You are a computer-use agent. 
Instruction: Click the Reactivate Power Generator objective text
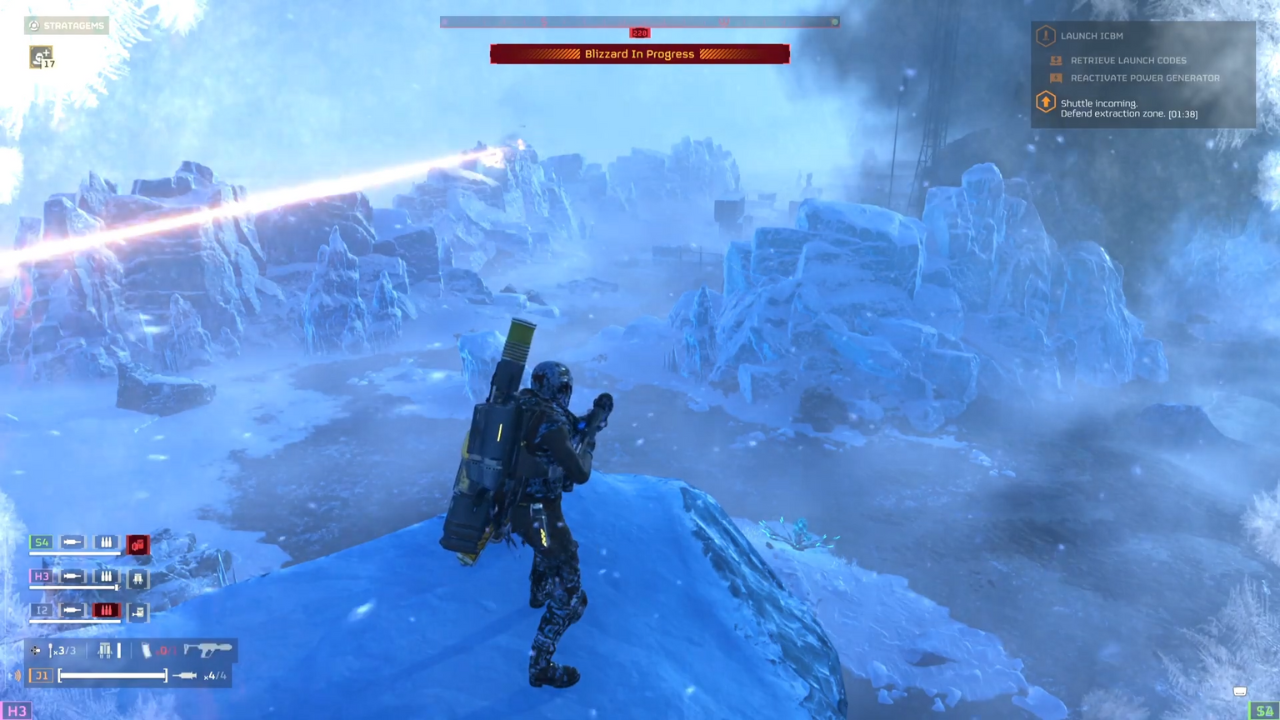point(1145,77)
